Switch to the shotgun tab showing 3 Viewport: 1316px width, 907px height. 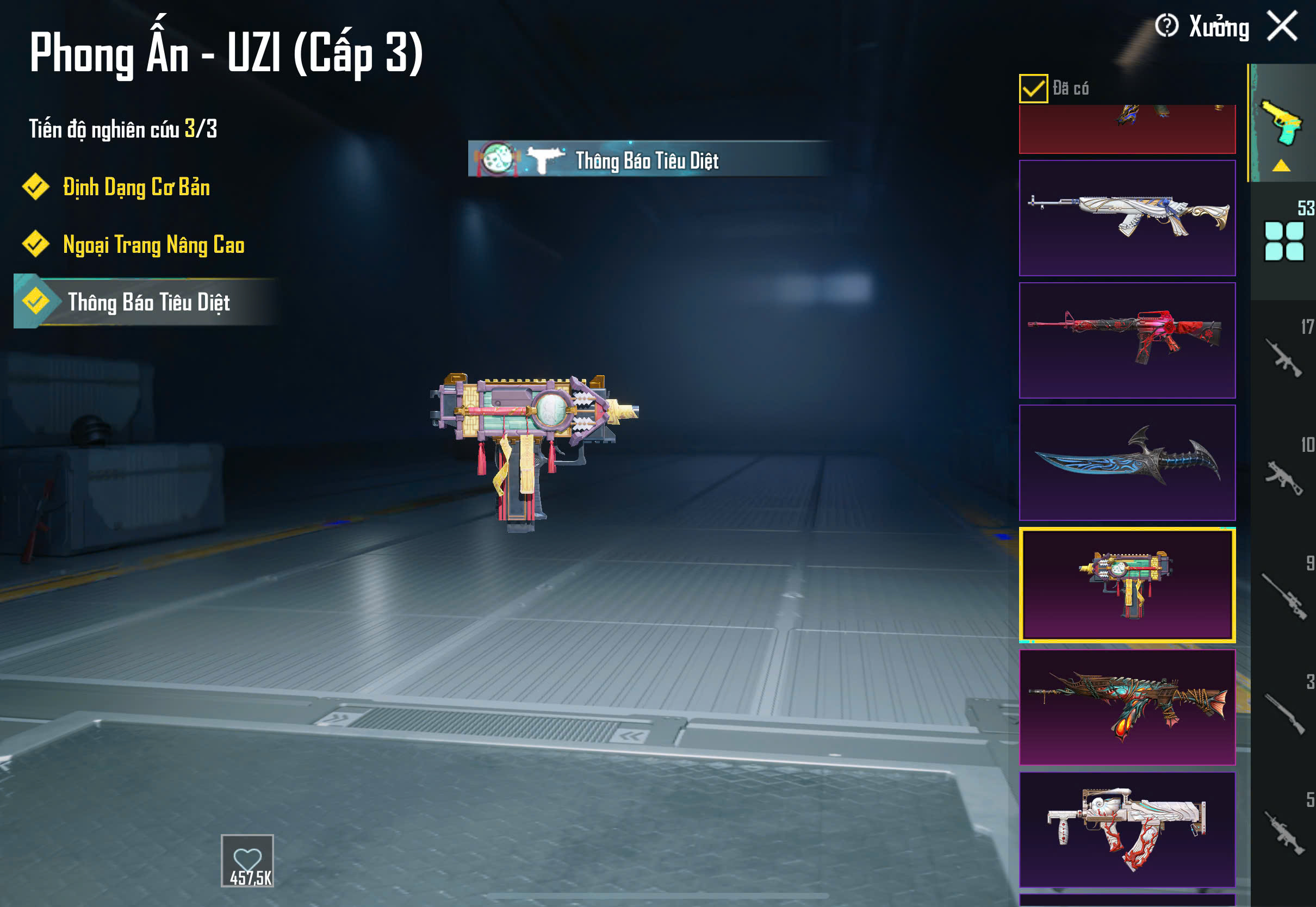tap(1283, 713)
